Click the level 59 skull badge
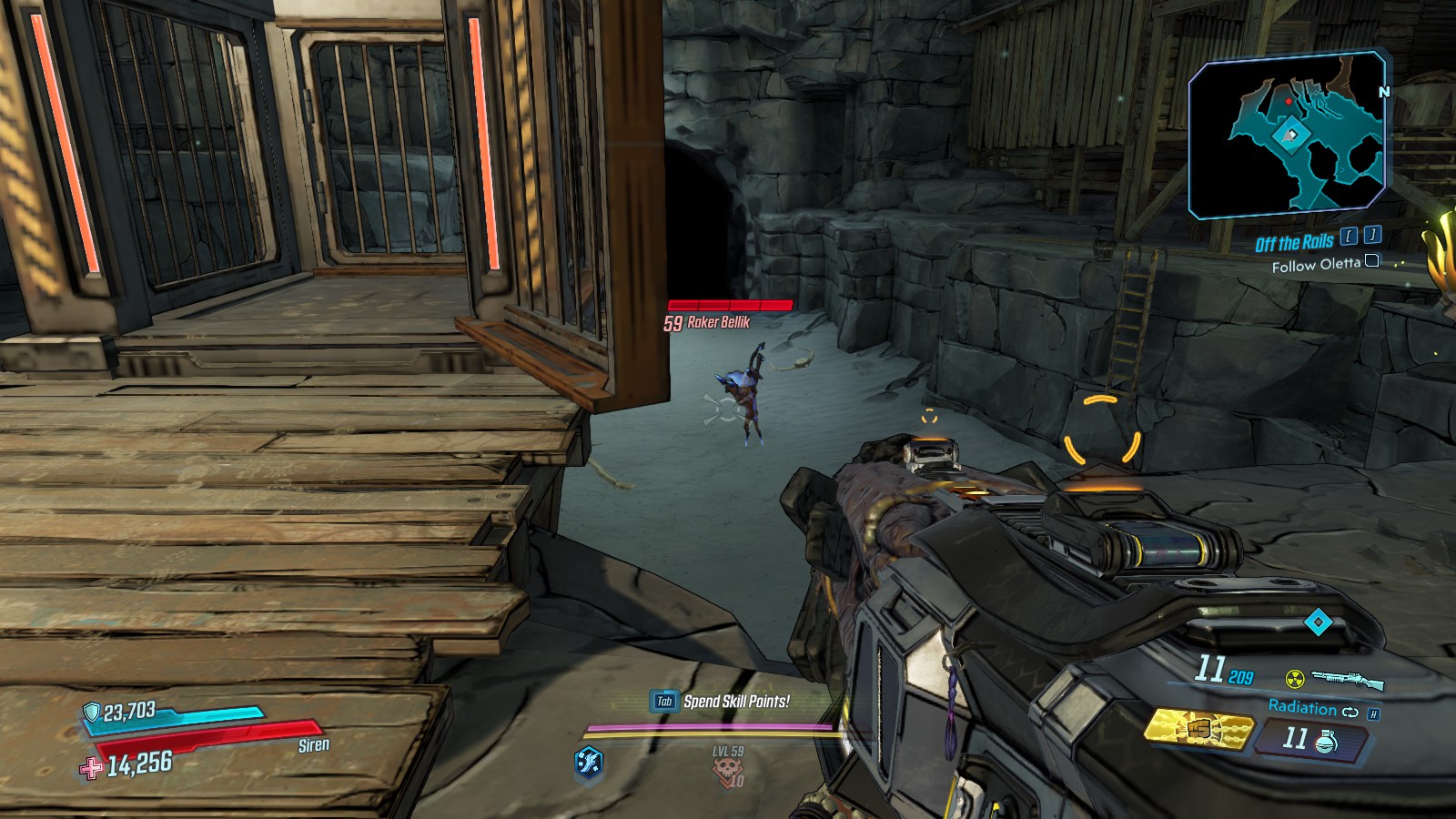The height and width of the screenshot is (819, 1456). [x=728, y=768]
